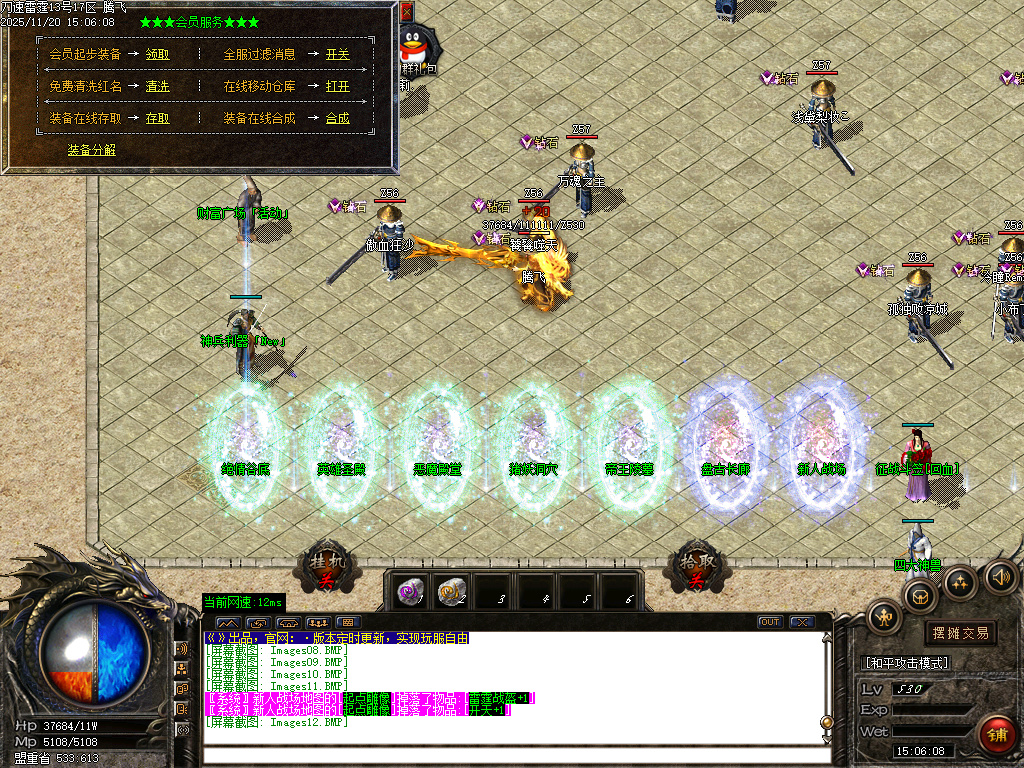Open the skills sparkle icon
The height and width of the screenshot is (768, 1024).
[960, 582]
